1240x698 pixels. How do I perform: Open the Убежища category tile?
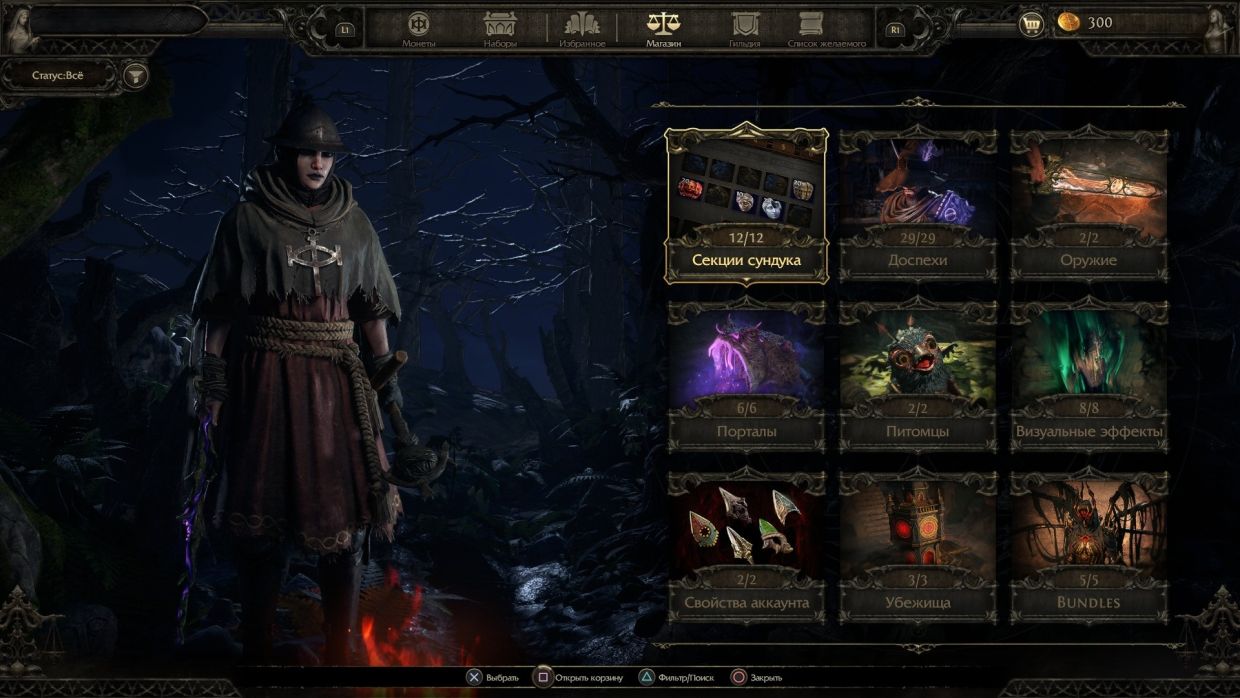[x=917, y=547]
